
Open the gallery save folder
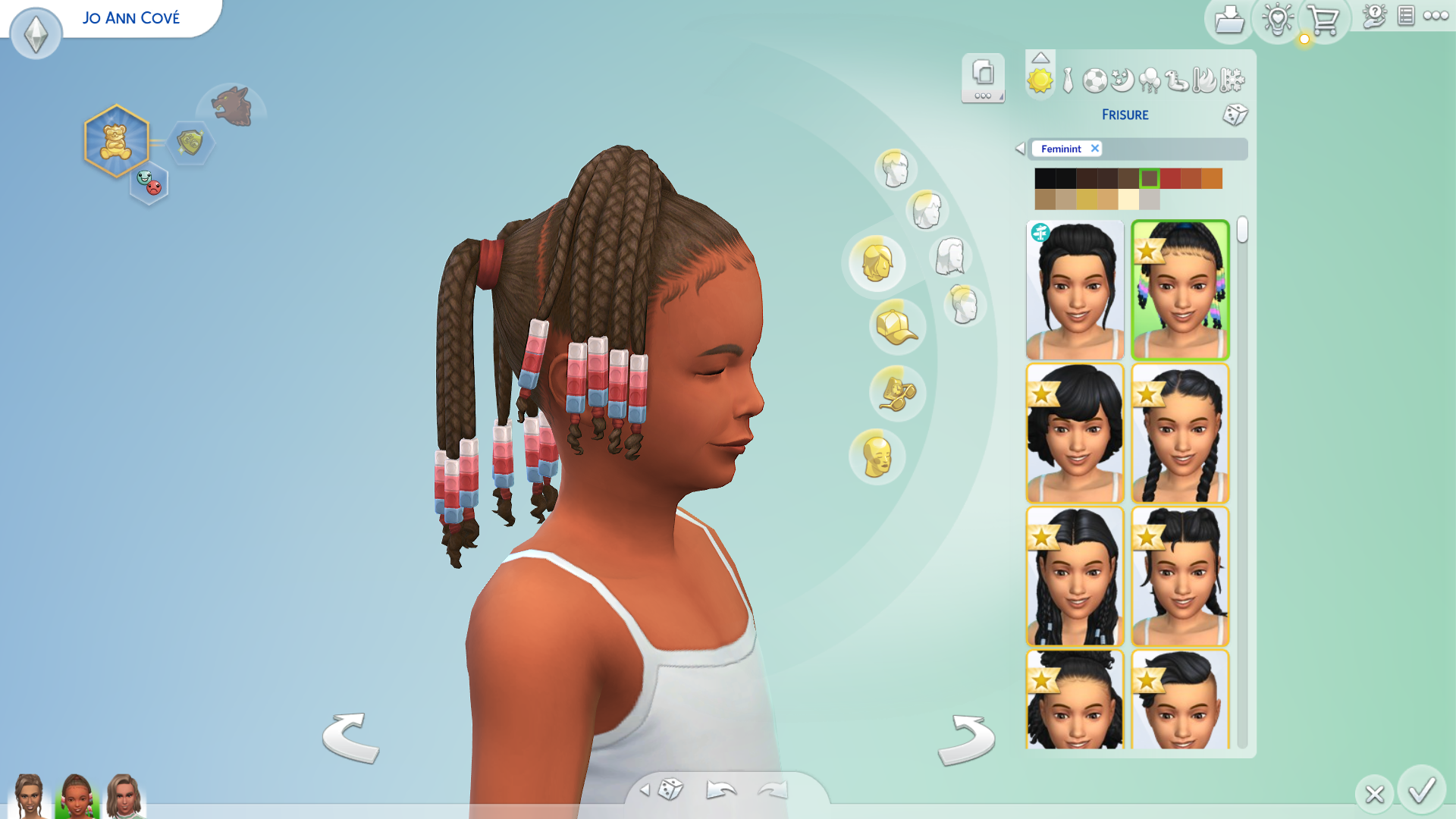tap(1228, 20)
